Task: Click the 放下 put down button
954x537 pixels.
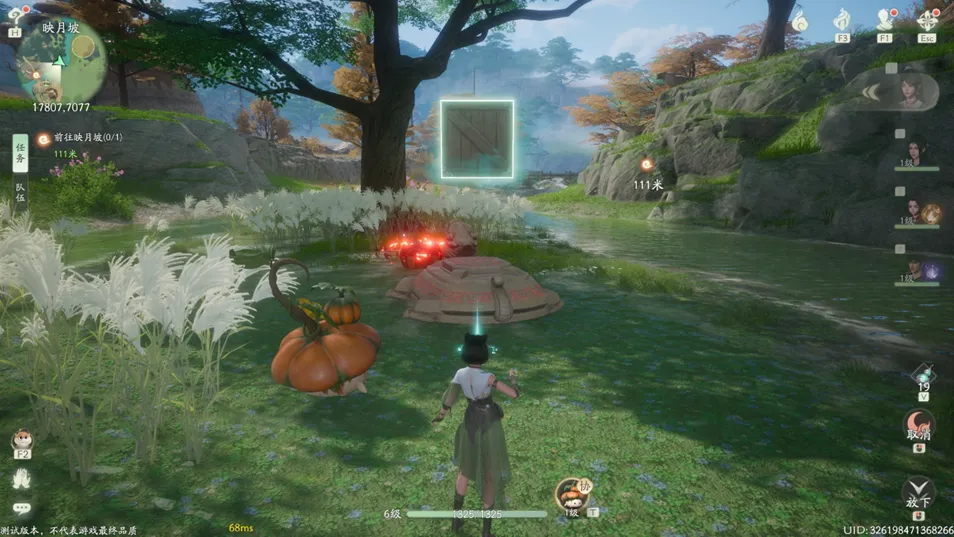Action: (x=918, y=492)
